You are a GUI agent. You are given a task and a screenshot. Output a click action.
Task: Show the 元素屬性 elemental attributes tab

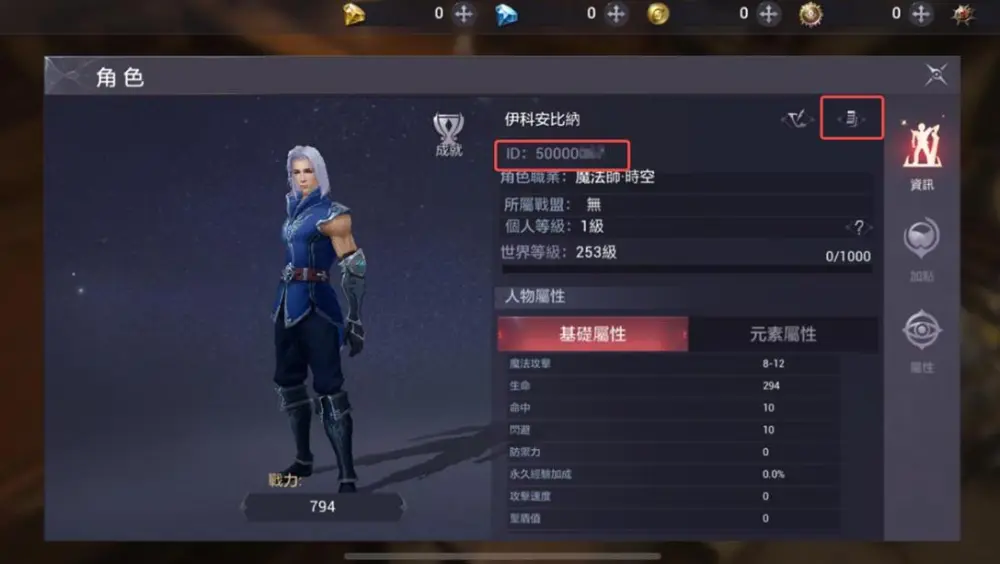coord(783,334)
